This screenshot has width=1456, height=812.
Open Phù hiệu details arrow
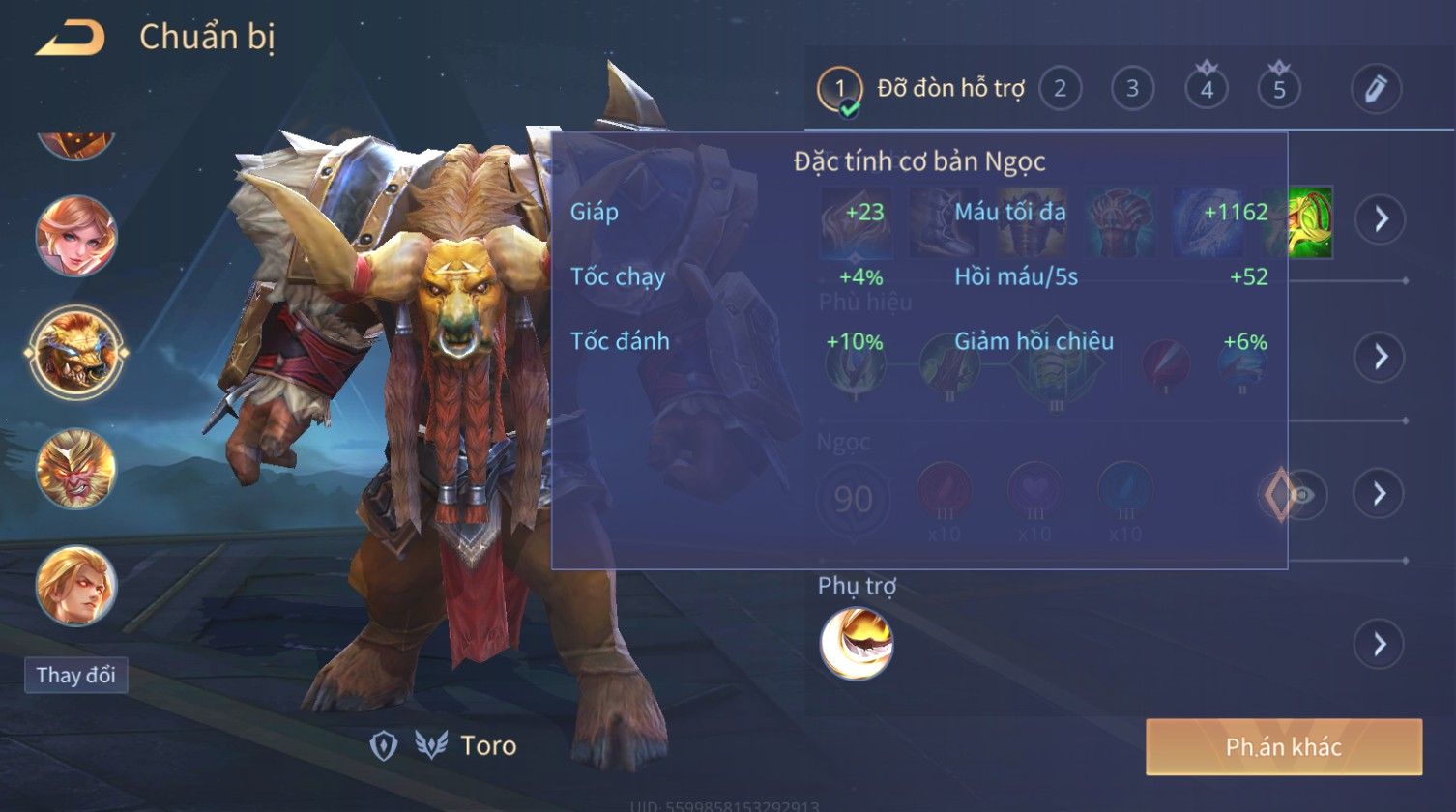pyautogui.click(x=1380, y=357)
